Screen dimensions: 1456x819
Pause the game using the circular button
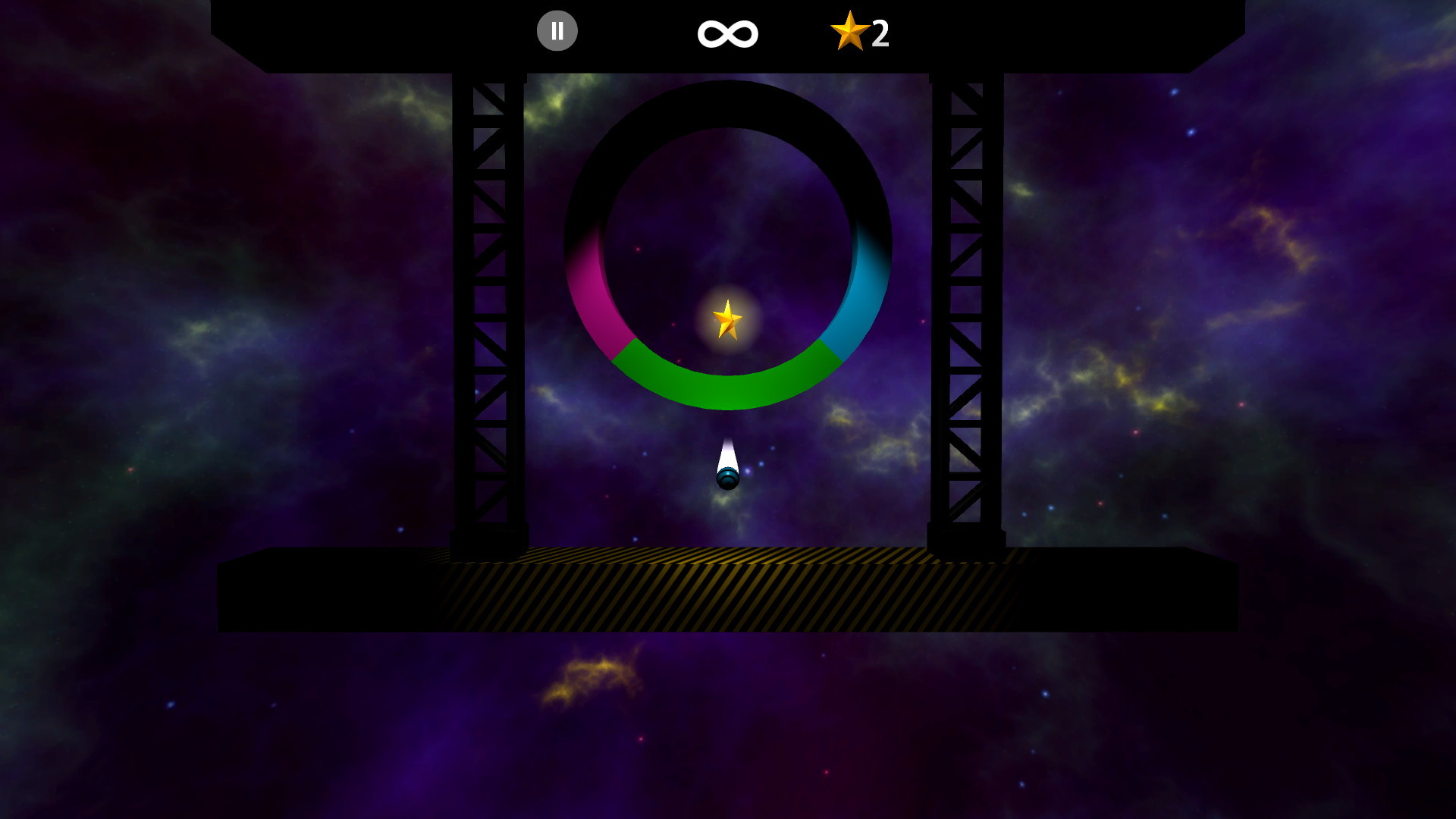coord(557,30)
